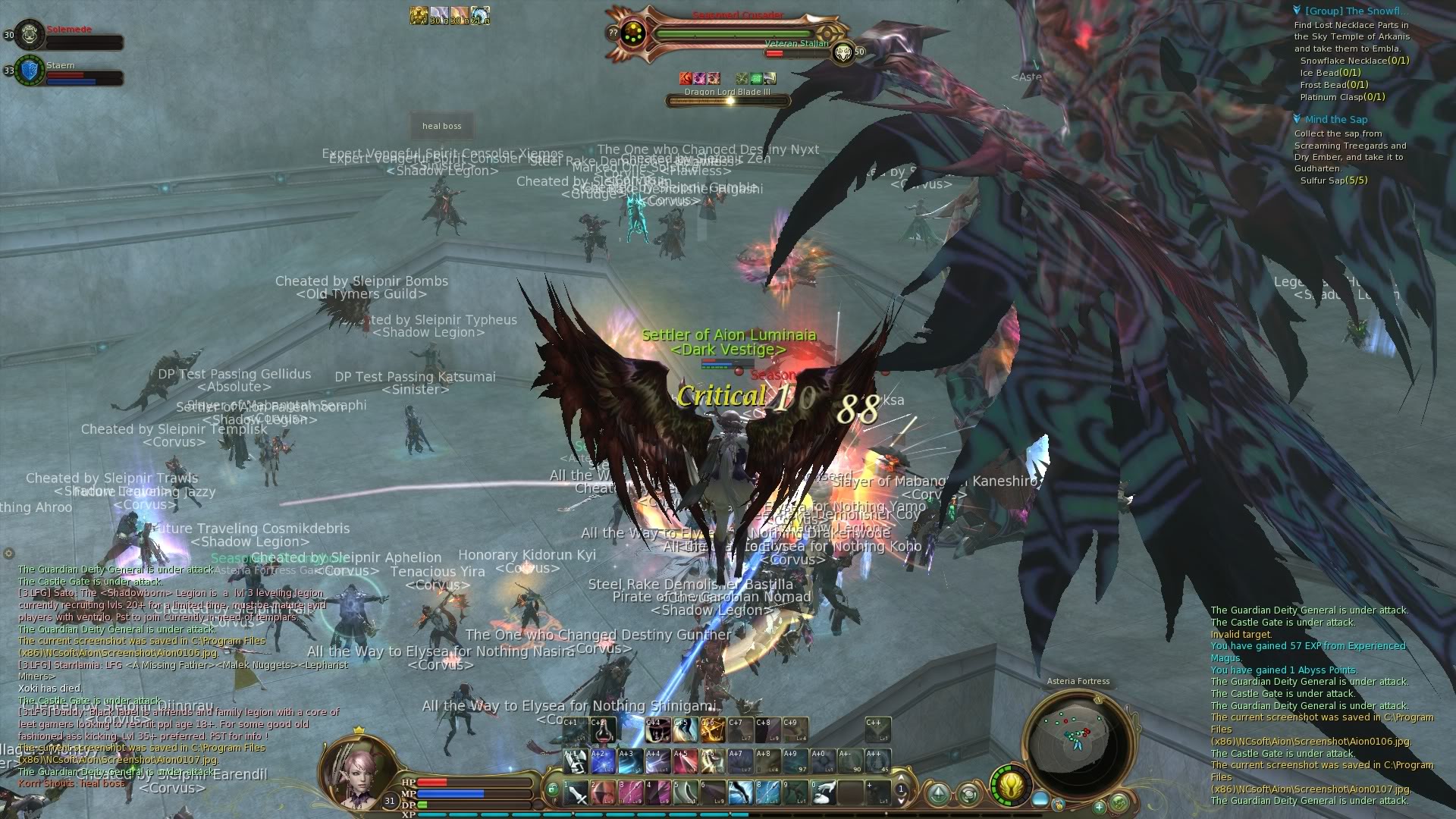Screen dimensions: 1456x819
Task: Activate the golden bow skill in slot C+6
Action: coord(711,731)
